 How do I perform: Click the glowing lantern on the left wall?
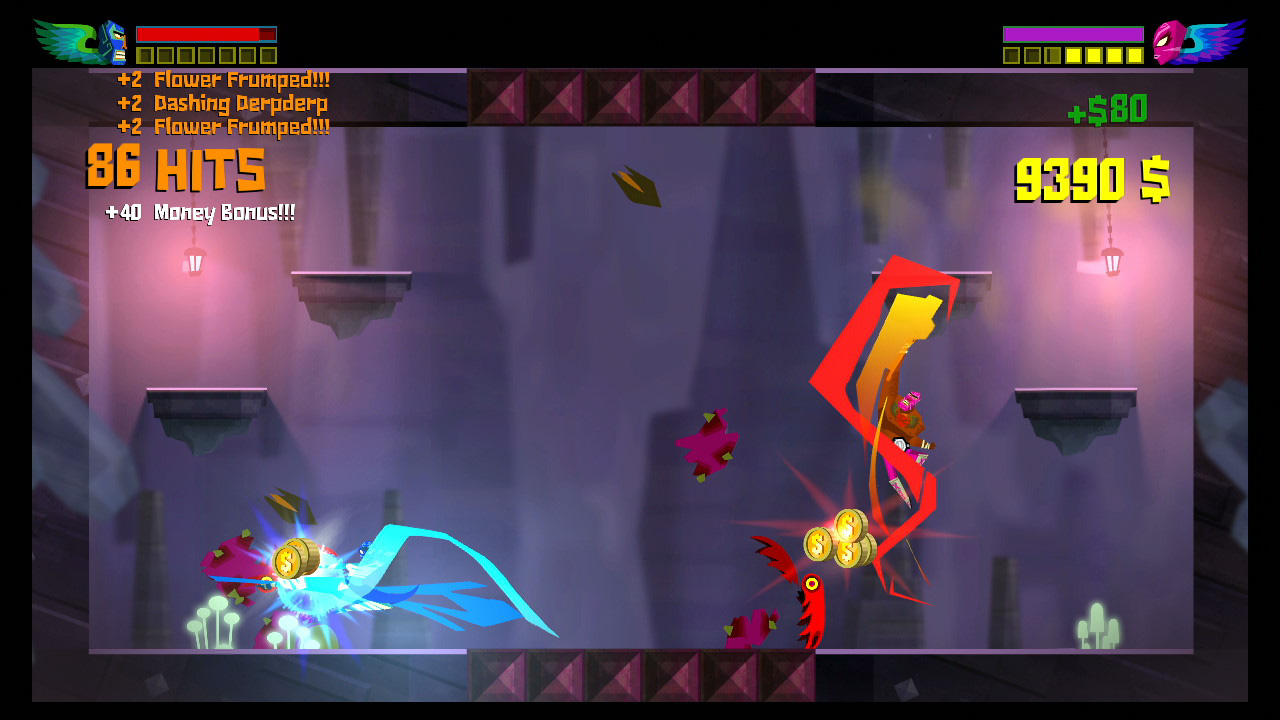click(192, 262)
